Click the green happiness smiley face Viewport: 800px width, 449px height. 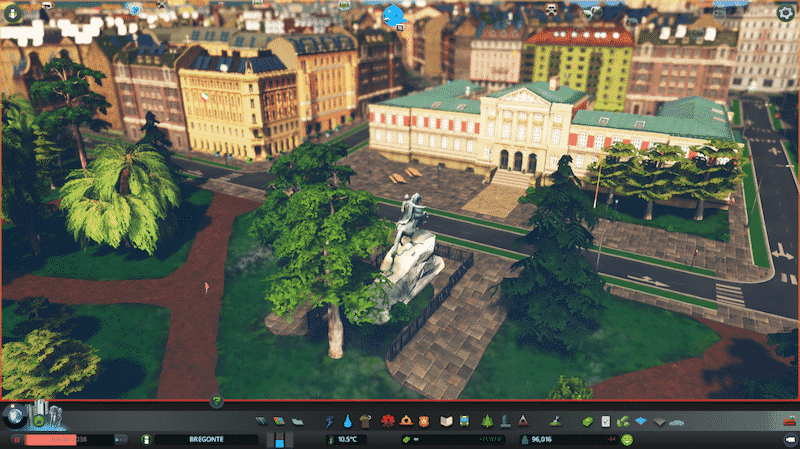pos(627,439)
